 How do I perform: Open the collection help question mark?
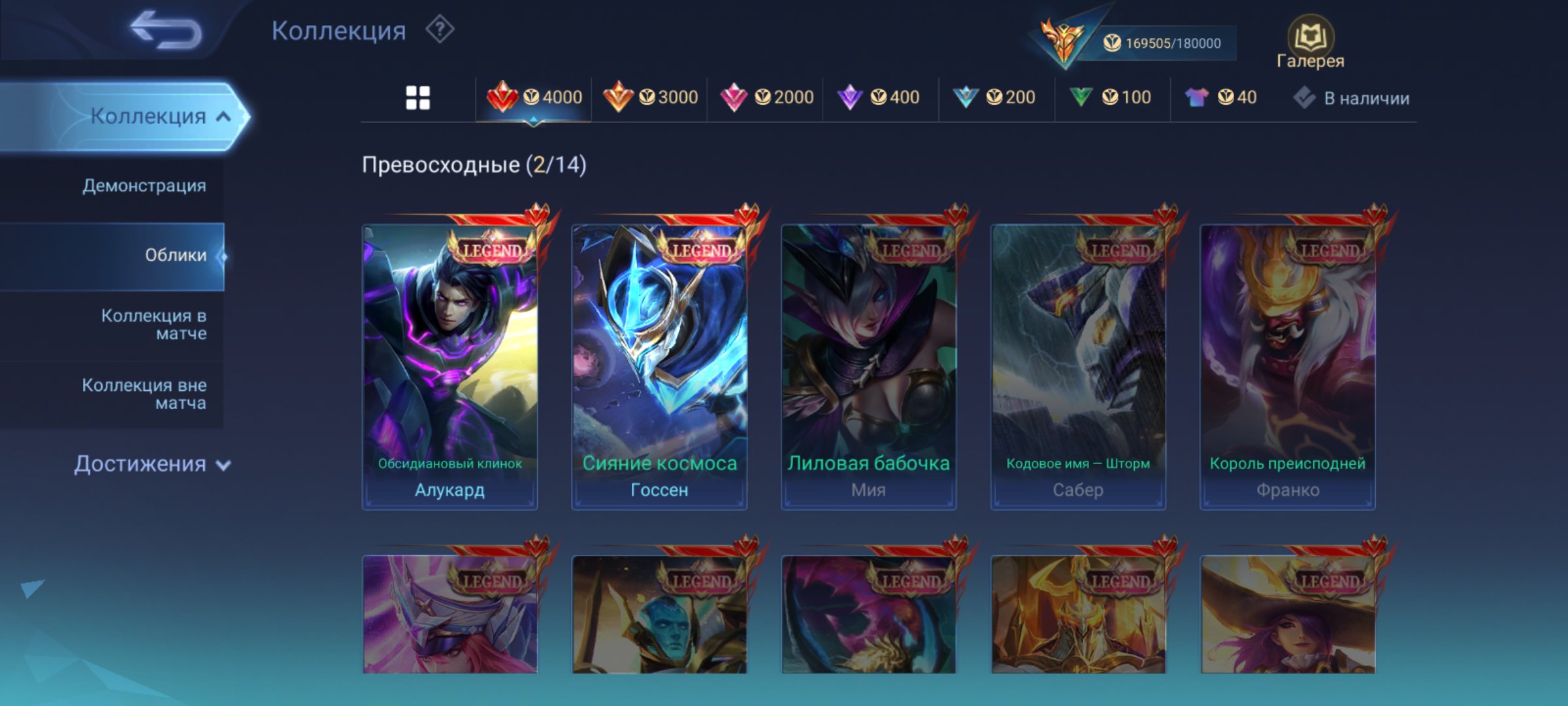[x=440, y=30]
